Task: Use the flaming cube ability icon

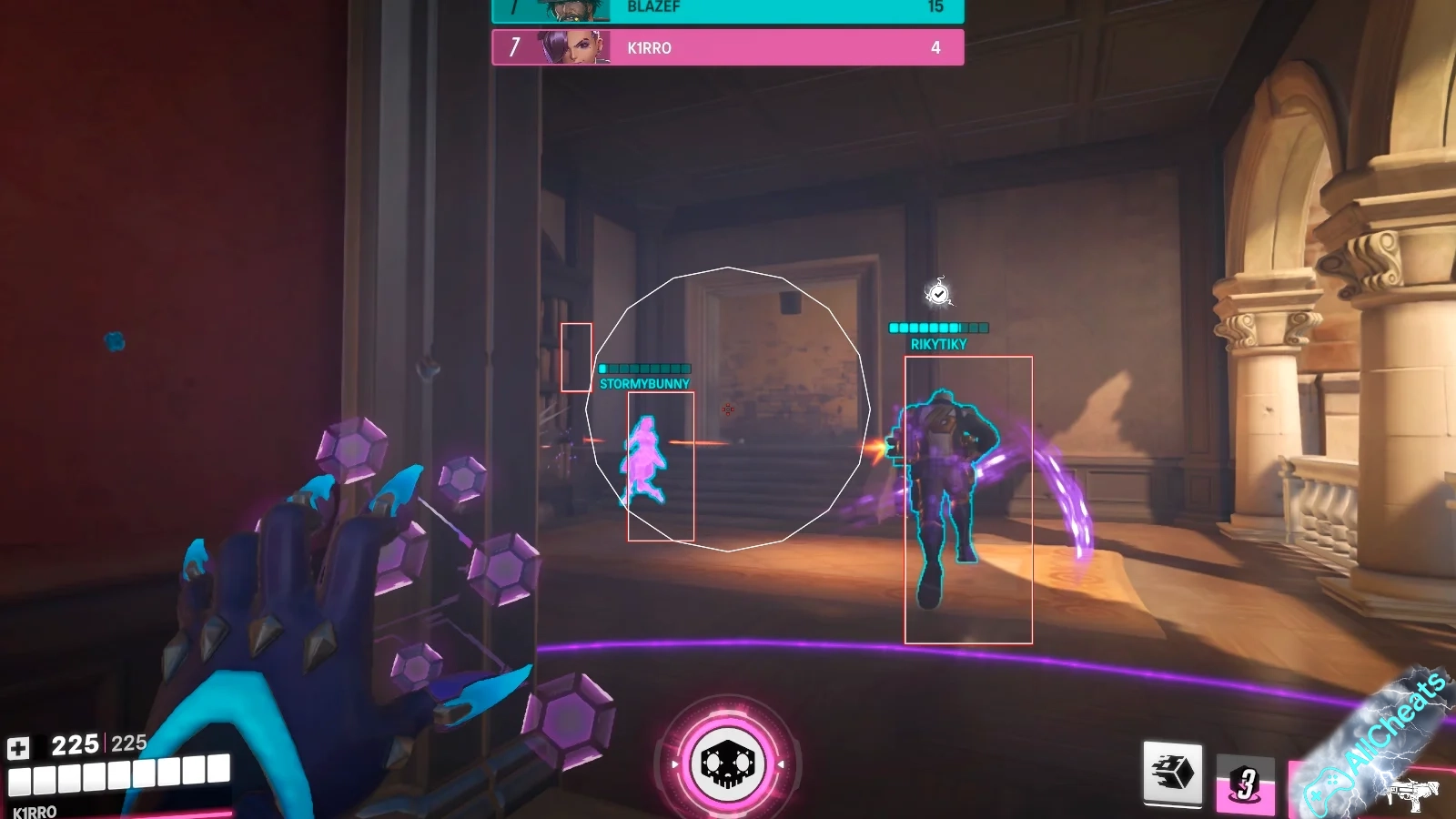Action: [1172, 773]
